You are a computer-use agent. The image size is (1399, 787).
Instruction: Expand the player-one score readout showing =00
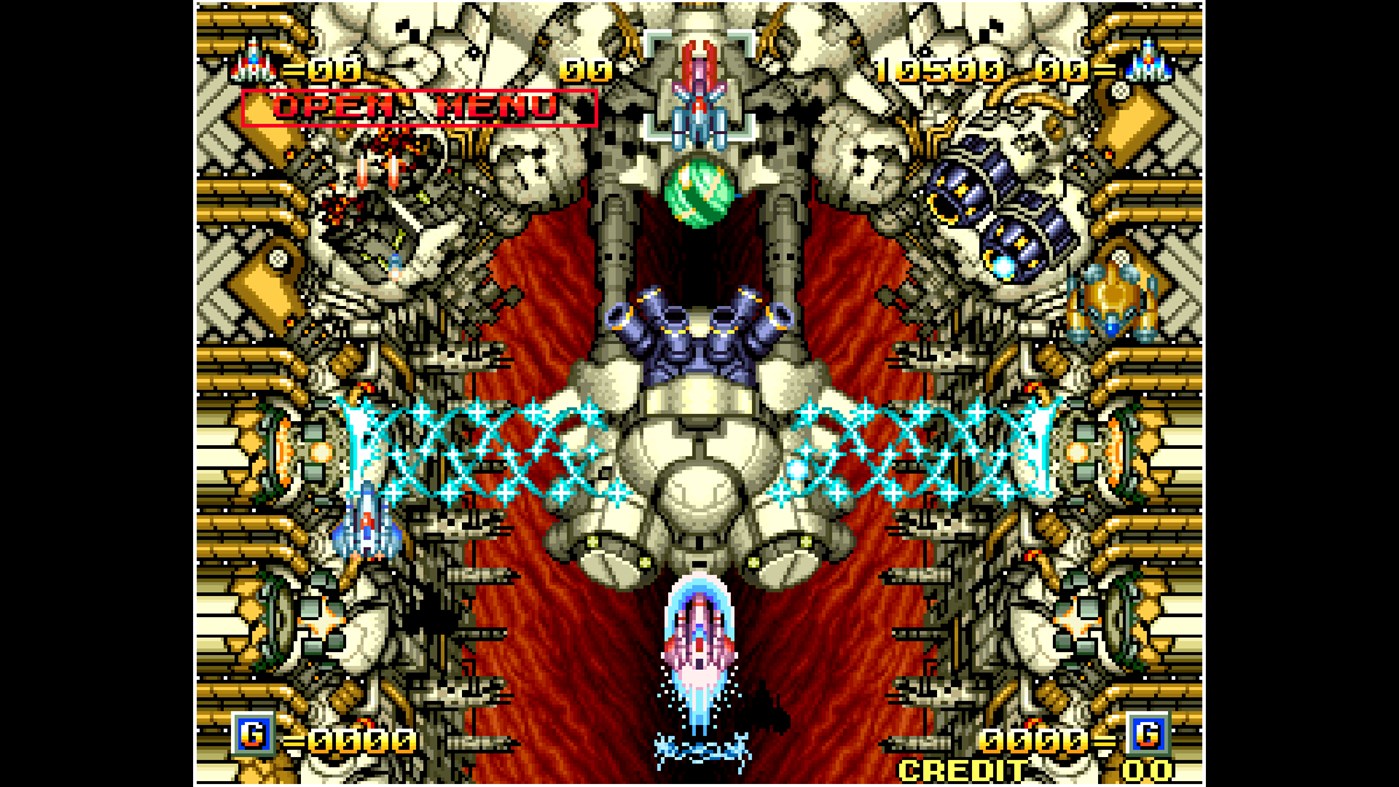click(320, 68)
